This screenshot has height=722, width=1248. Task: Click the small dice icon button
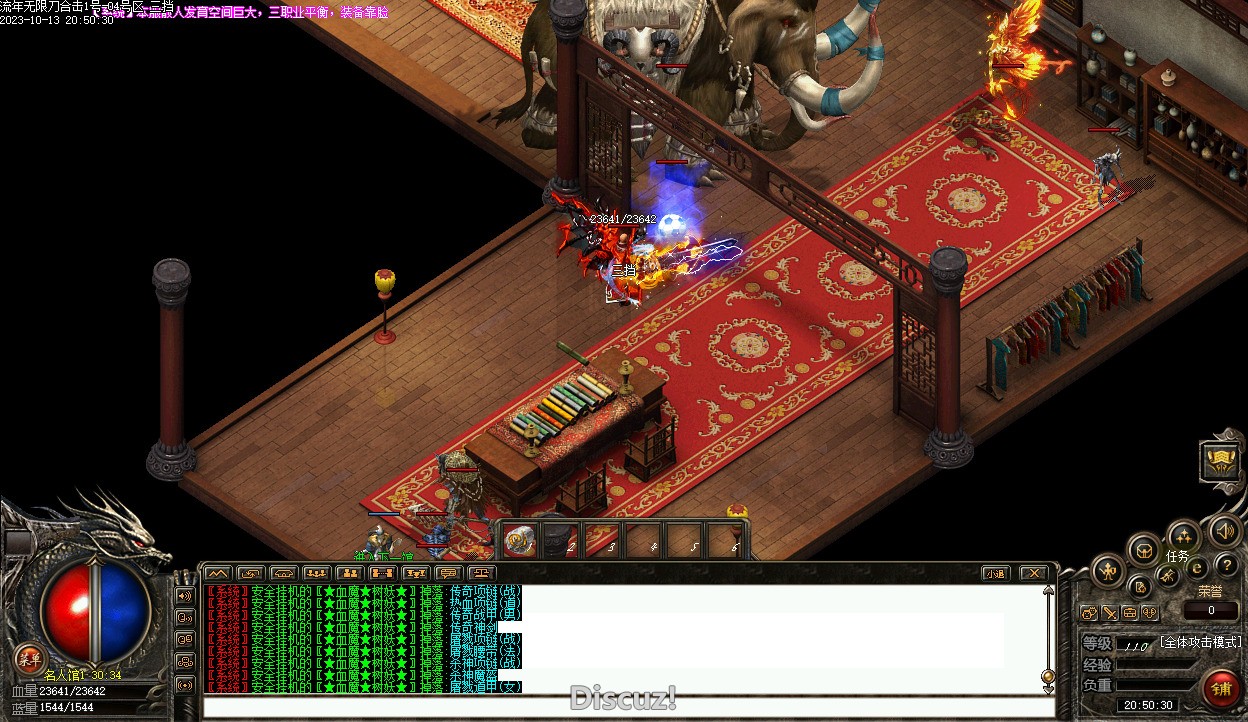point(1089,612)
